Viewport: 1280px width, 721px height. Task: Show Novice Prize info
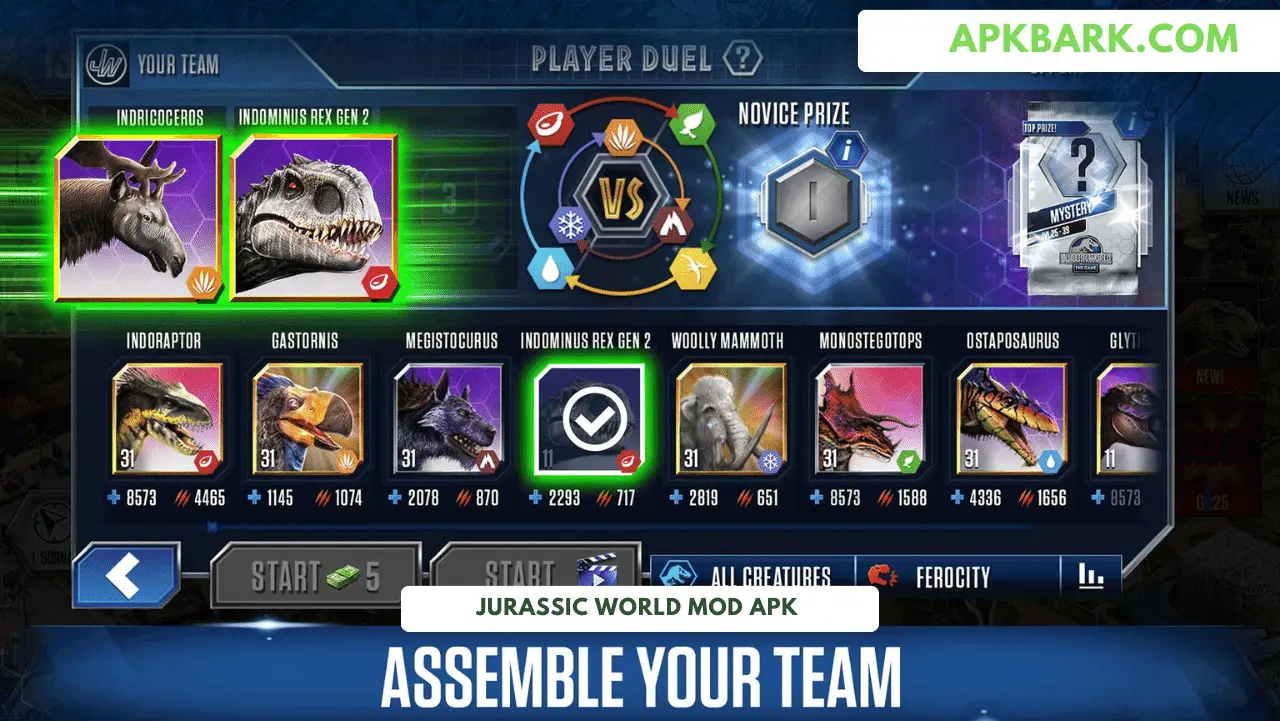point(846,153)
